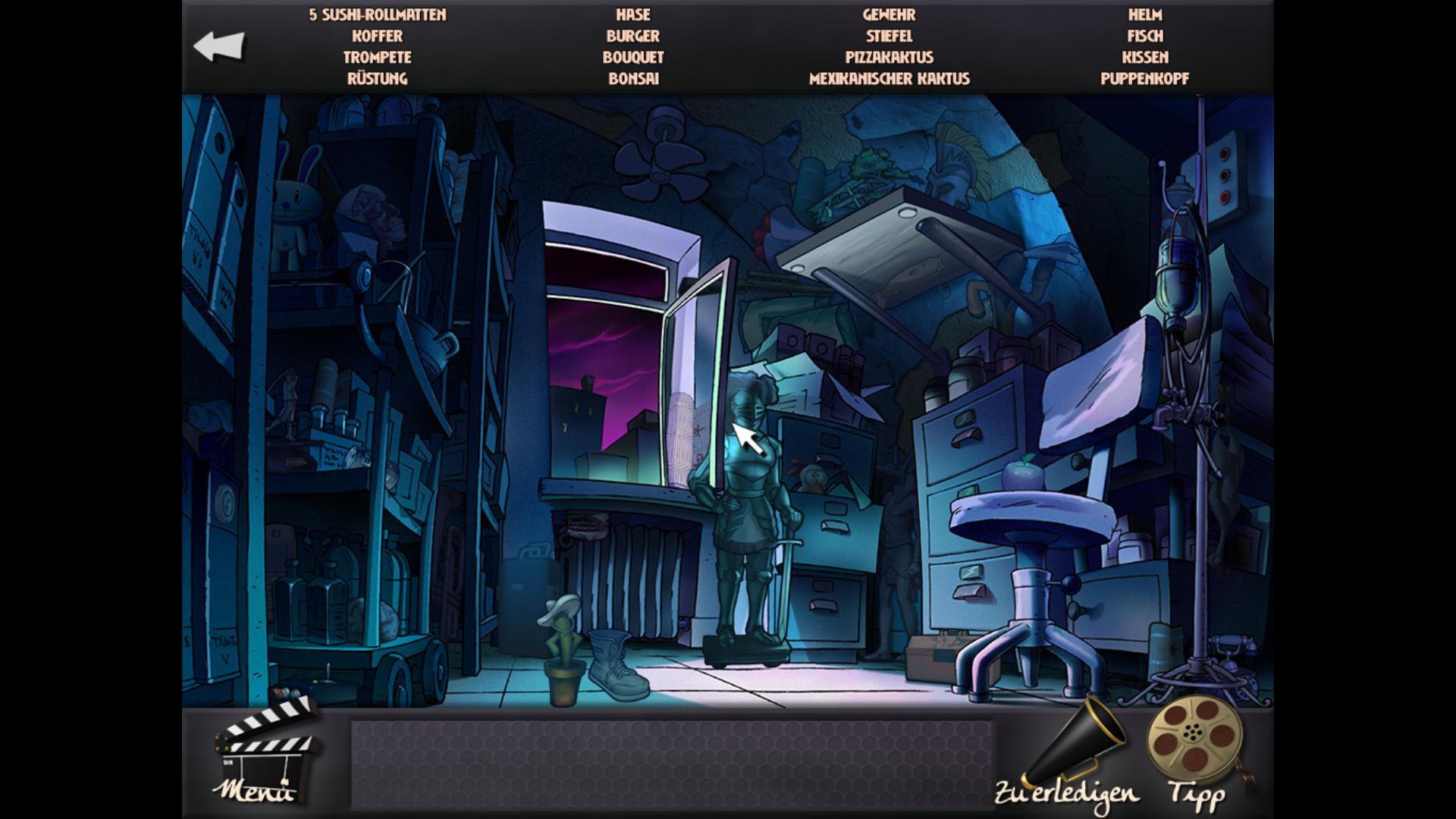Click the PIZZAKAKTUS label in the third column
Viewport: 1456px width, 819px height.
click(889, 56)
